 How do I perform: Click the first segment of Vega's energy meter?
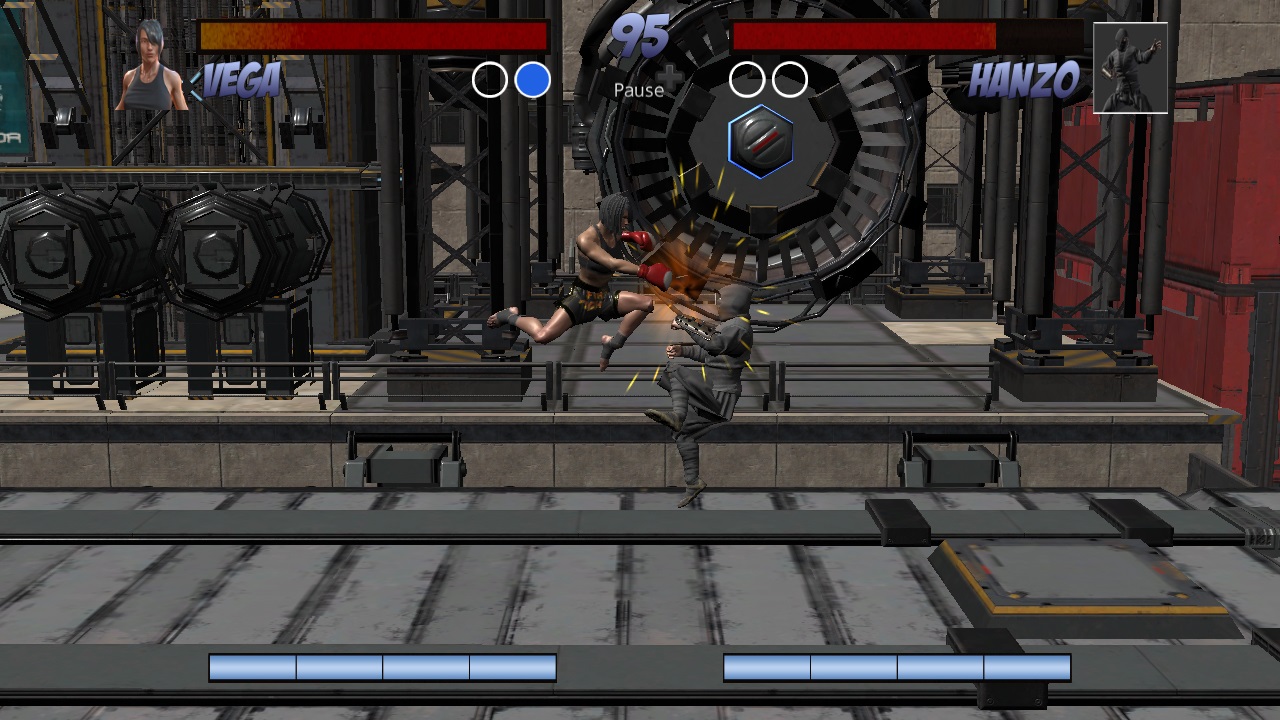point(250,666)
